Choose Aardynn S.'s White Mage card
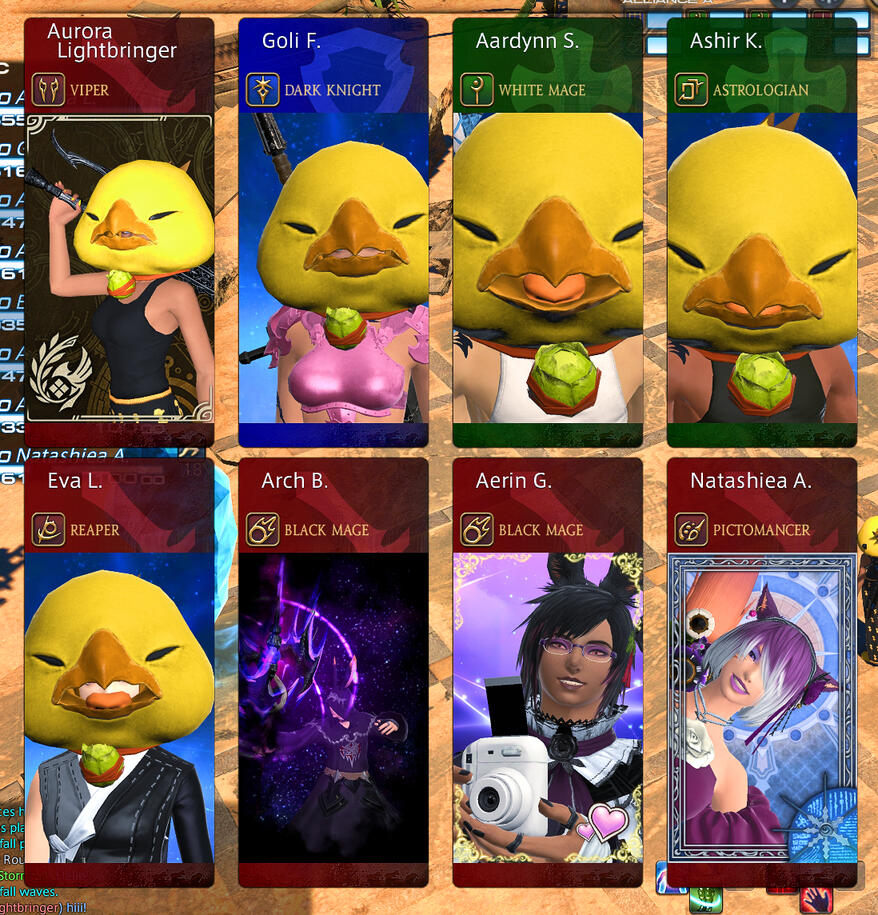The image size is (878, 915). (547, 232)
